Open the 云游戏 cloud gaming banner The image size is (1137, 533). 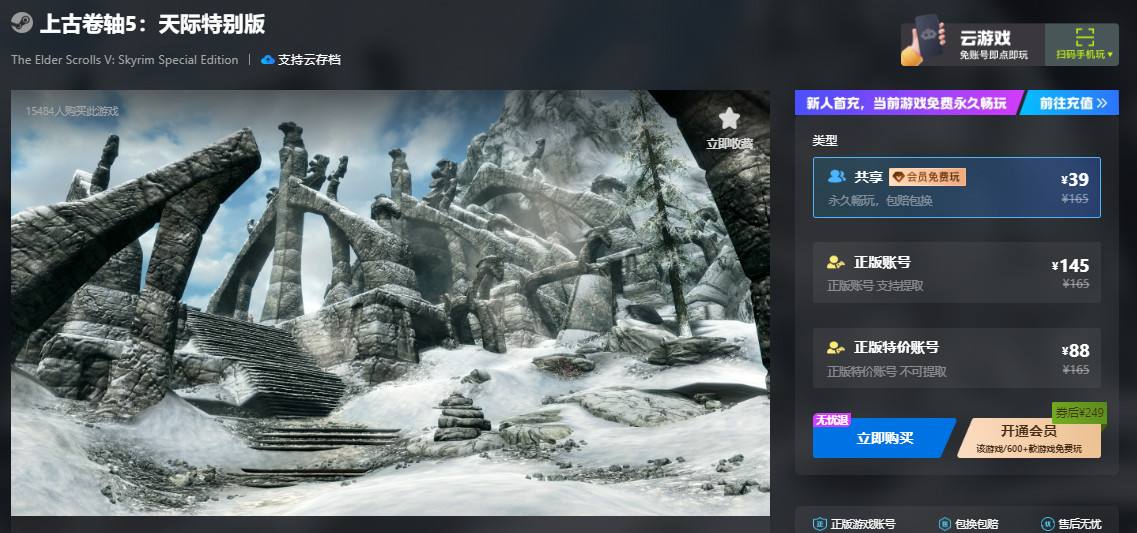tap(972, 45)
